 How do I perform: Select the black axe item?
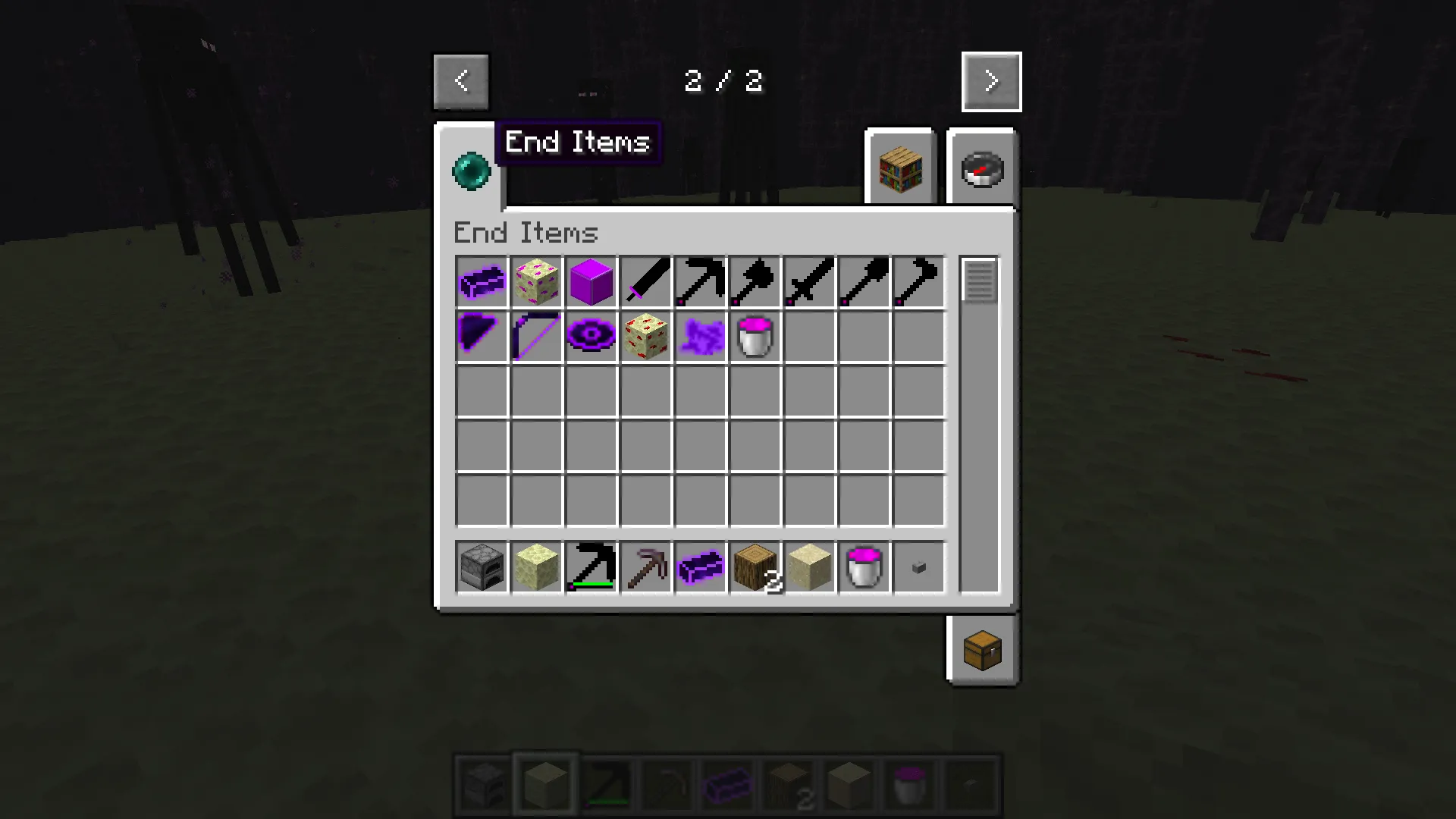tap(754, 282)
